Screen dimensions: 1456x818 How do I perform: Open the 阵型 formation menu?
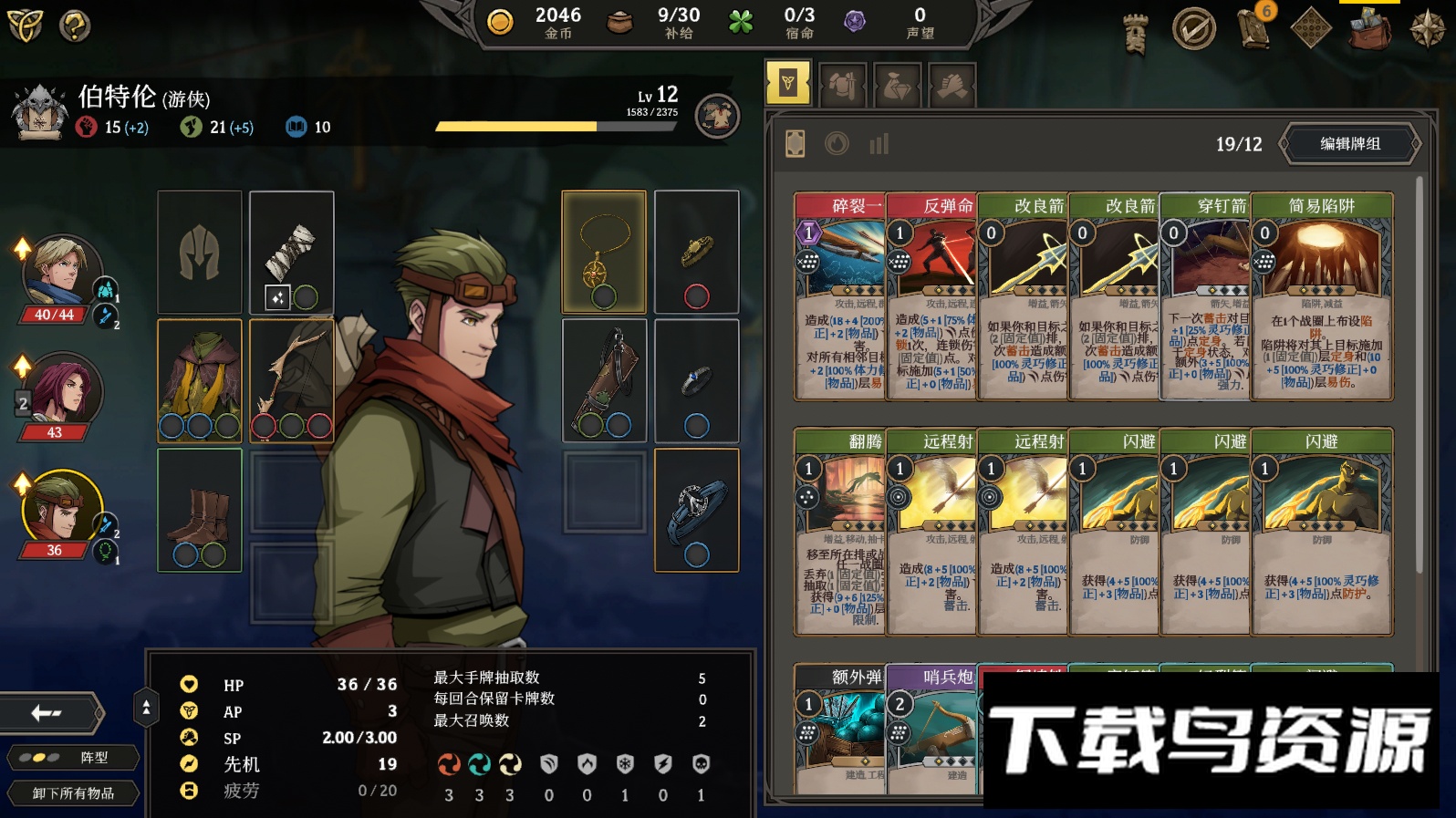coord(73,758)
